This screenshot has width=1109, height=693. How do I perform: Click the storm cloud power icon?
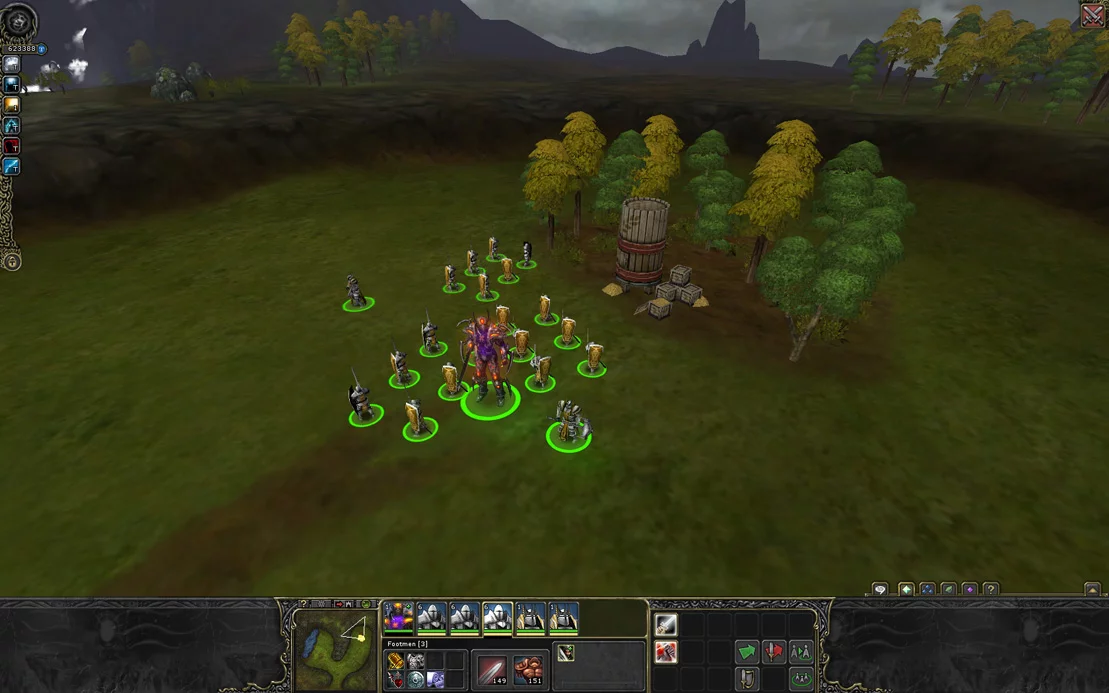point(12,64)
